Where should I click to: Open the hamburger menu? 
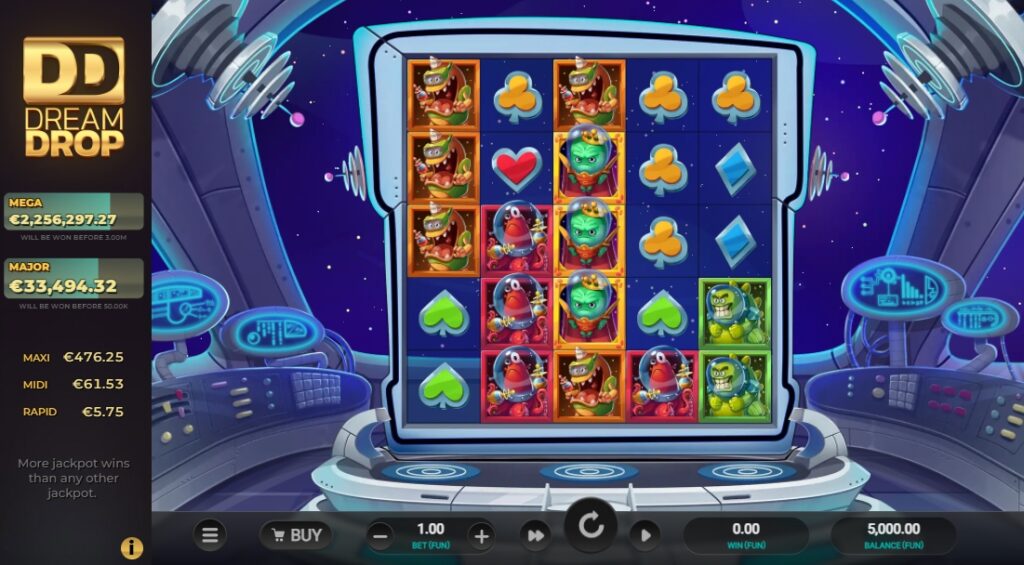click(x=210, y=535)
